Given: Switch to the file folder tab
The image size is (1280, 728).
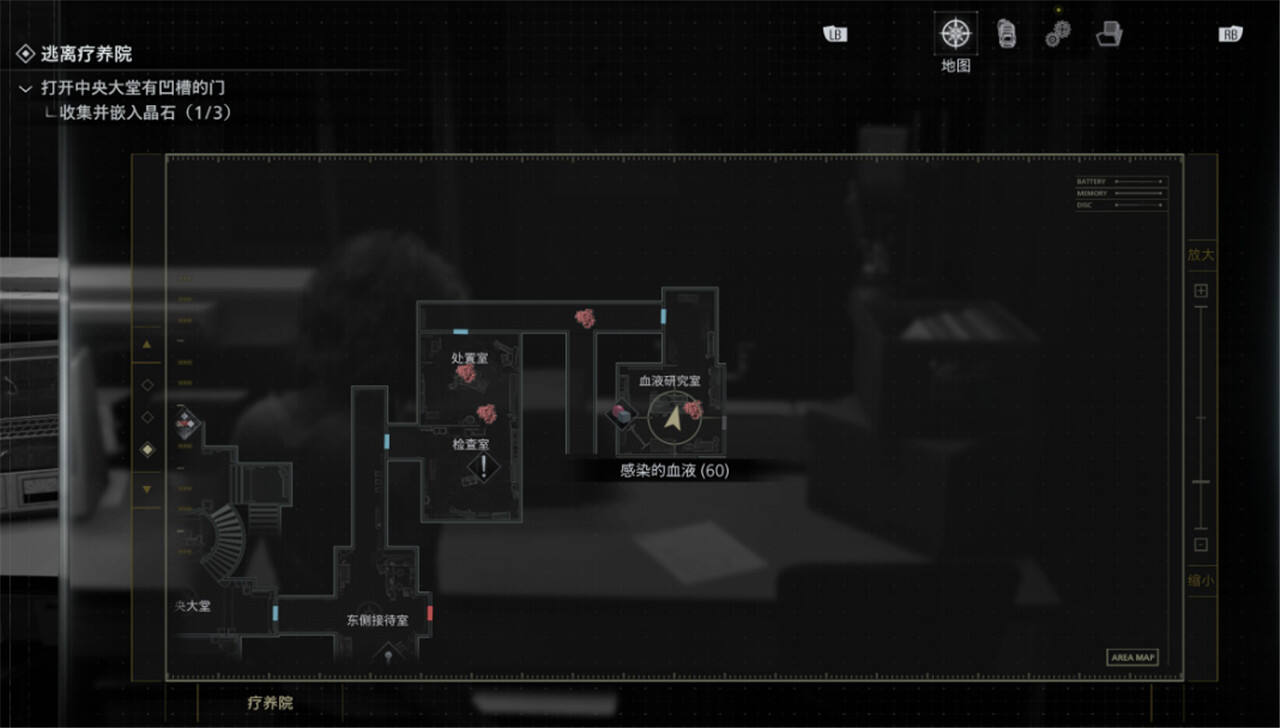Looking at the screenshot, I should pos(1108,35).
